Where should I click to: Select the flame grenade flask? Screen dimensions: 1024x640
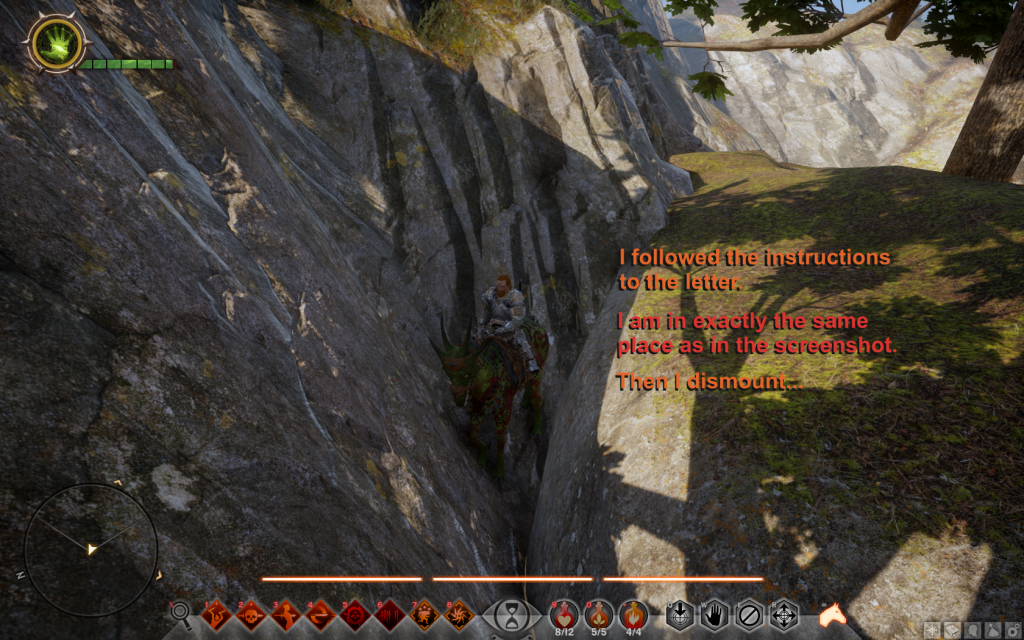click(x=633, y=612)
